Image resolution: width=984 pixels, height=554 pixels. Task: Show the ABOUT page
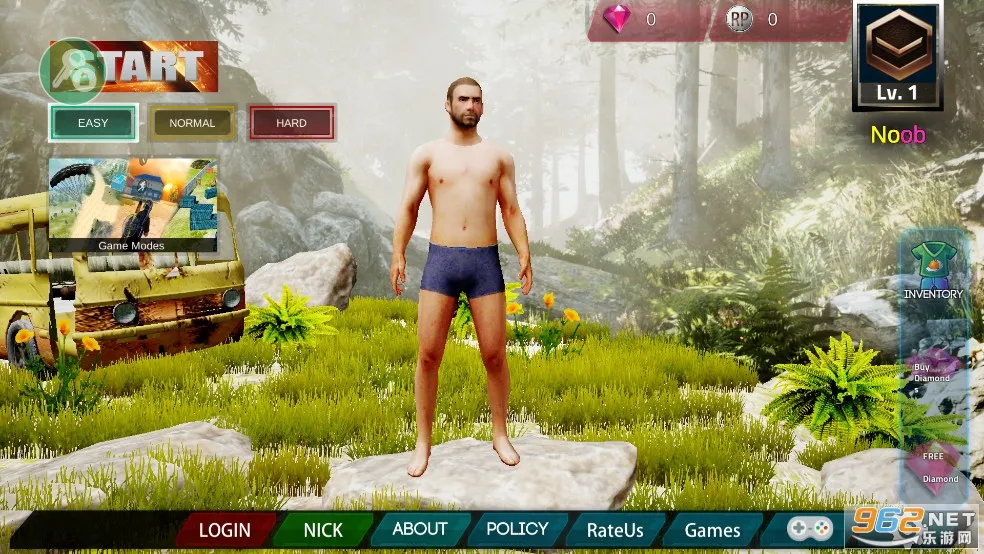click(x=420, y=529)
